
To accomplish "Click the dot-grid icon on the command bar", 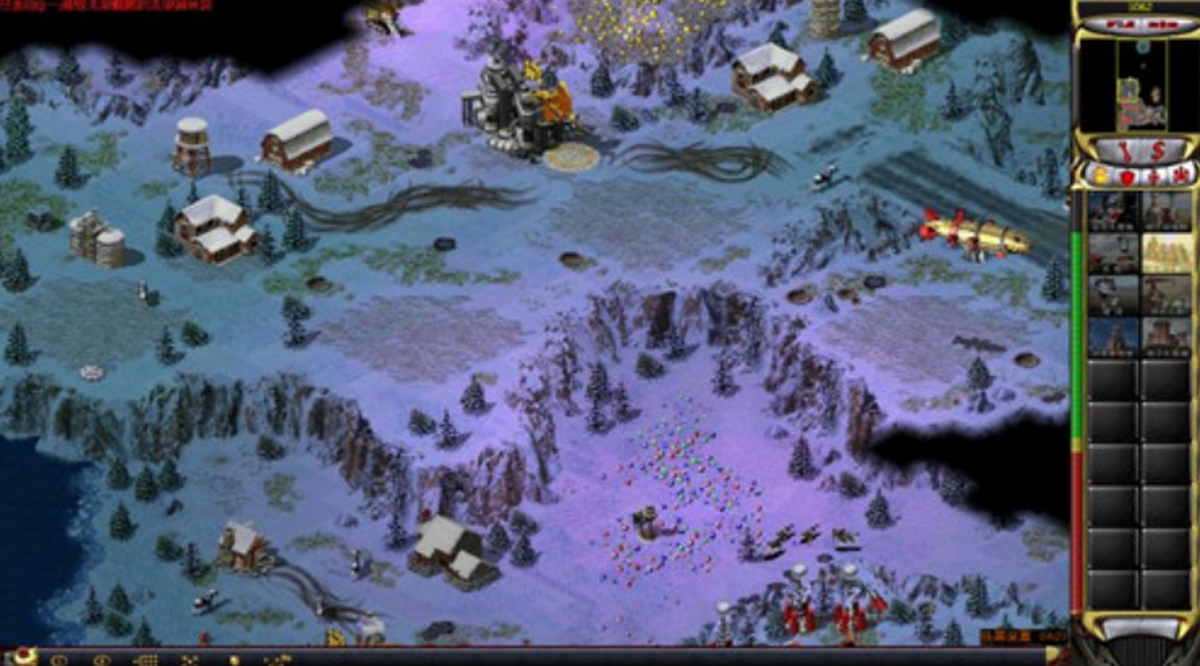I will coord(146,660).
